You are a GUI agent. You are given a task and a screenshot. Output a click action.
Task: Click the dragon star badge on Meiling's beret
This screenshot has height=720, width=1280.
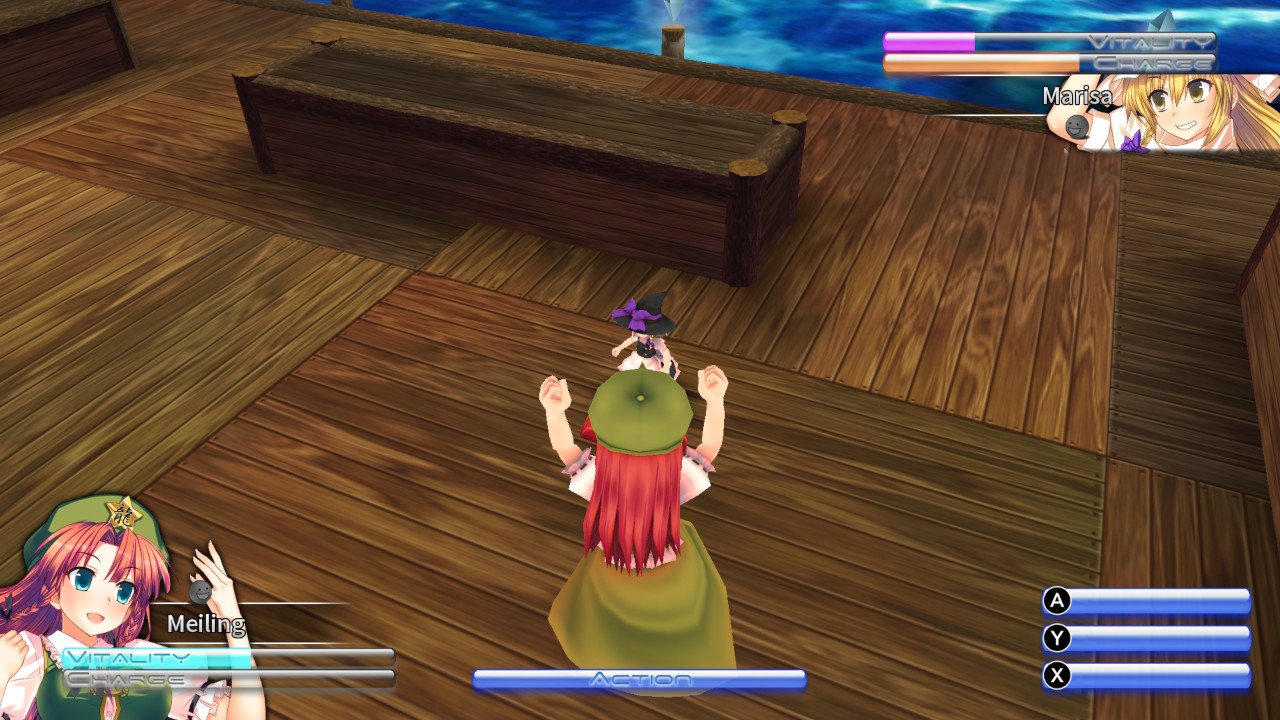123,513
